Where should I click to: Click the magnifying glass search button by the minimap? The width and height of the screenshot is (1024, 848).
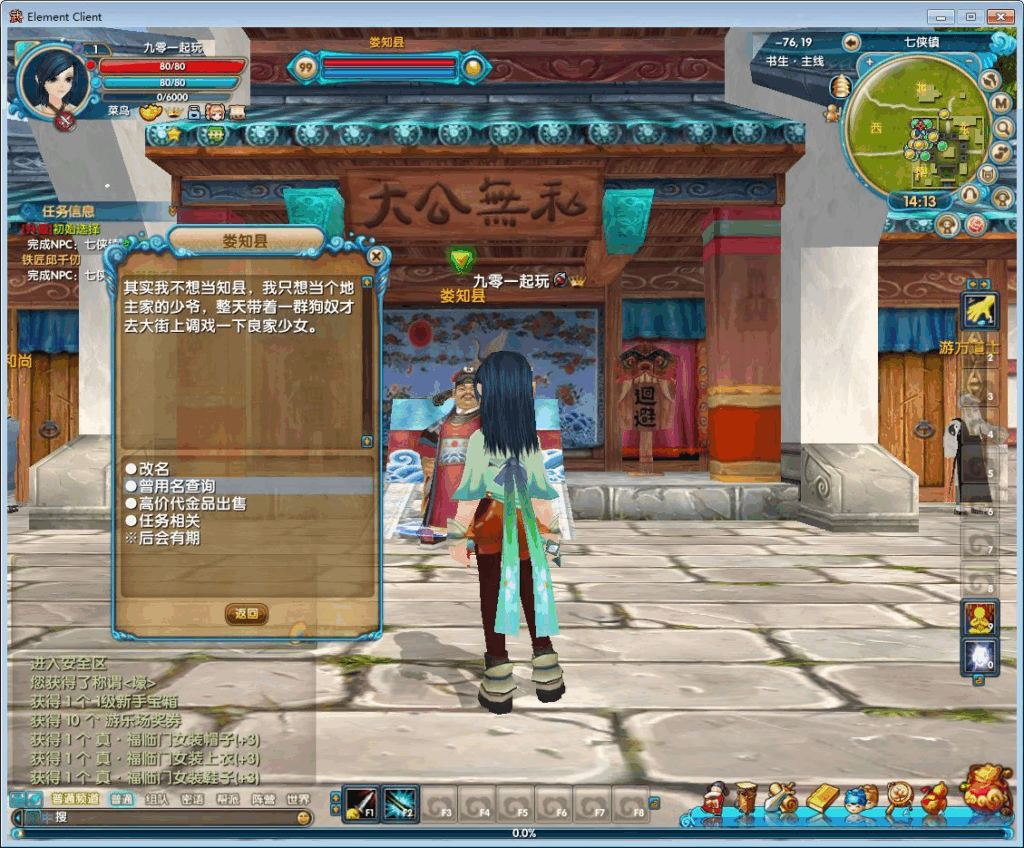1002,127
